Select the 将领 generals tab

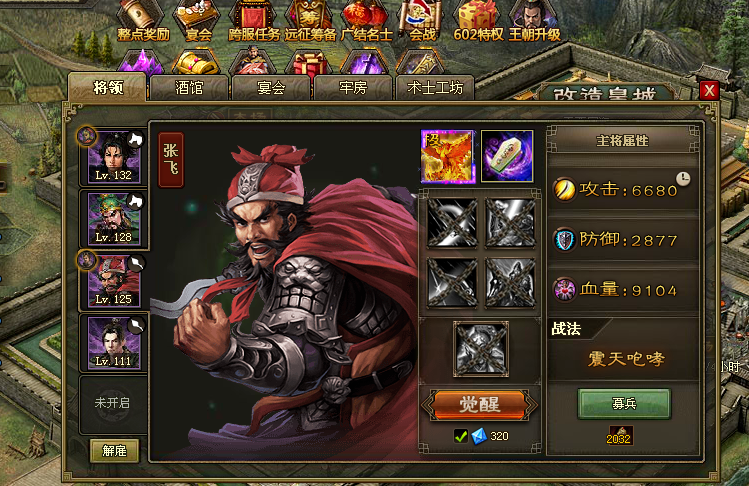pyautogui.click(x=107, y=87)
